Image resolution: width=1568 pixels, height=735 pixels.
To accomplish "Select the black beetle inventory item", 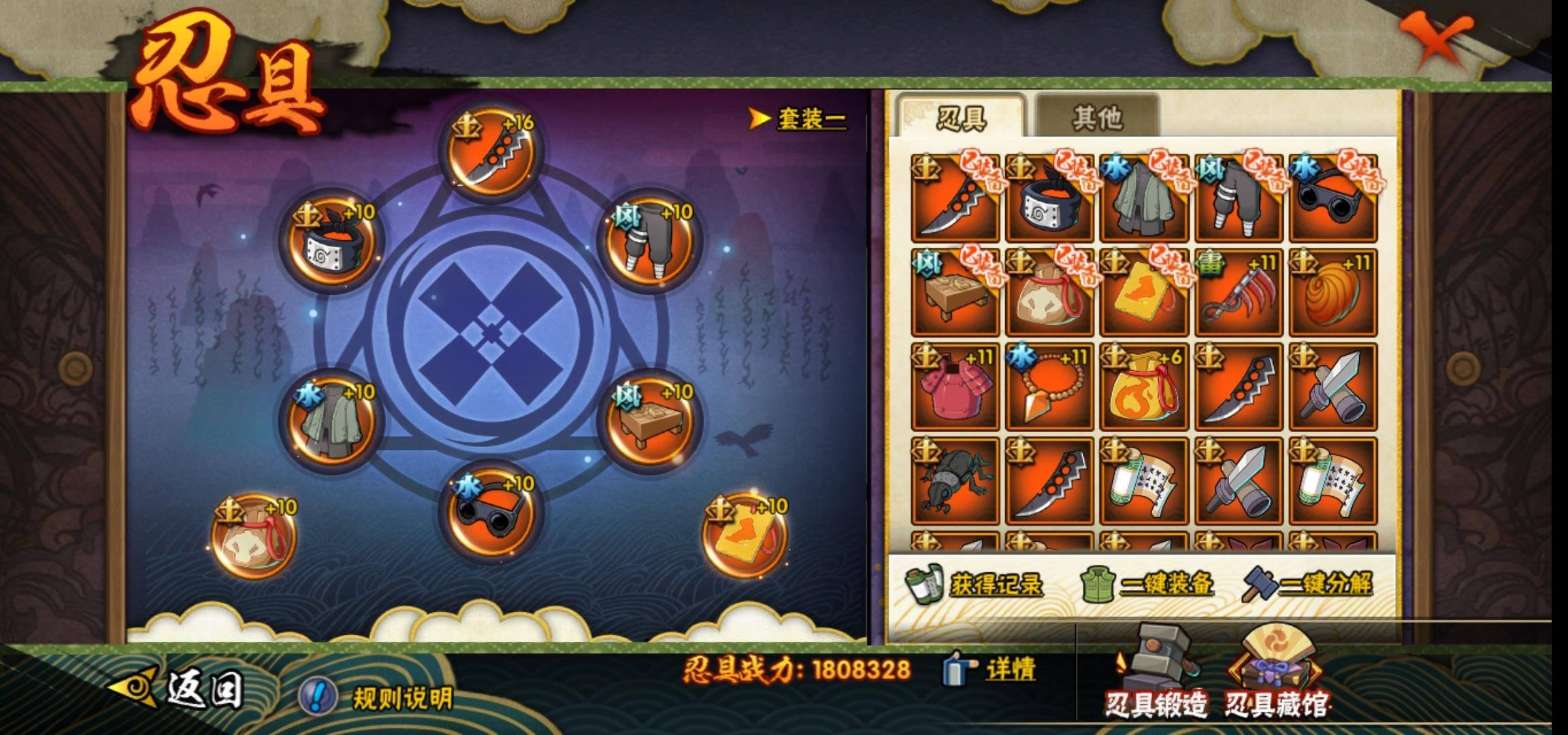I will pos(955,482).
